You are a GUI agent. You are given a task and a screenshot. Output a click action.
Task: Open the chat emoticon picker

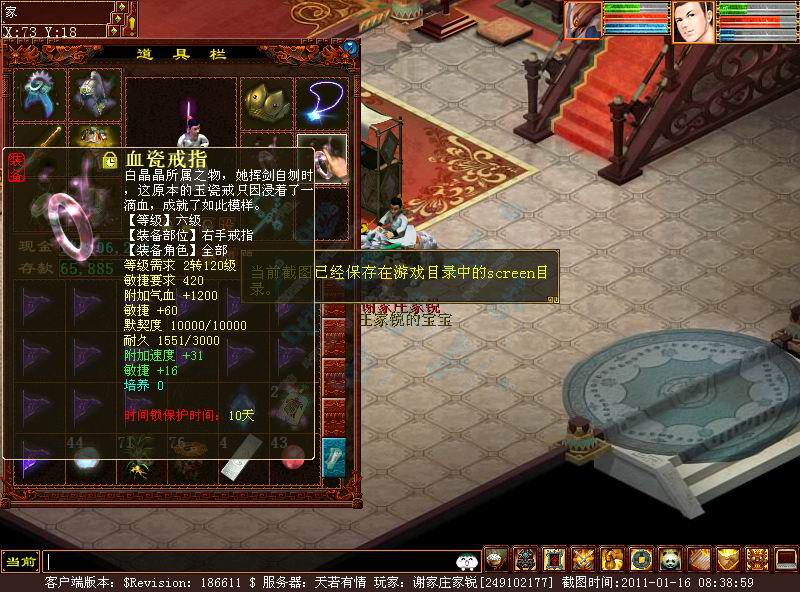465,562
